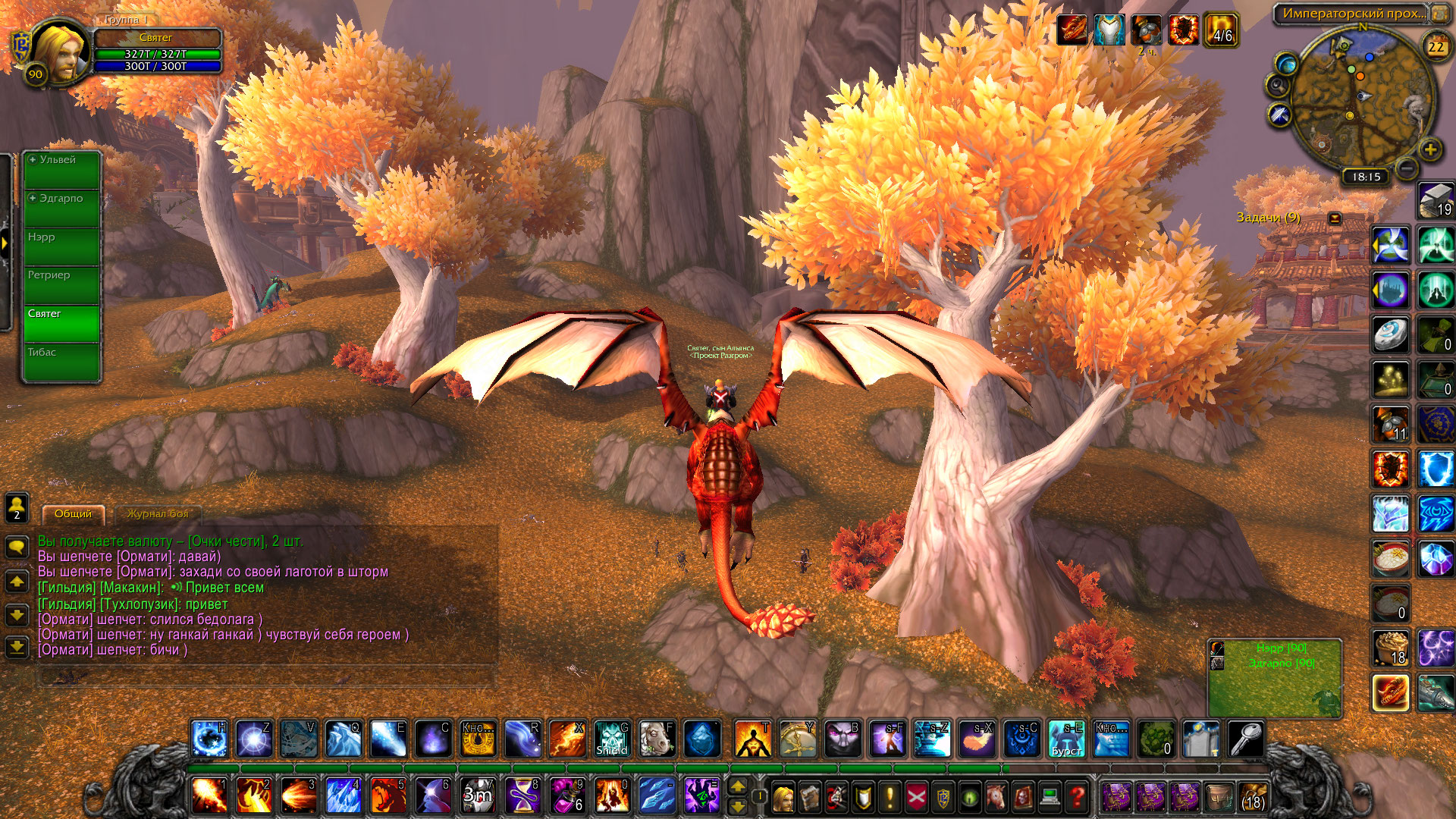Zoom in the minimap with the plus button
Screen dimensions: 1456x819
(x=1430, y=149)
